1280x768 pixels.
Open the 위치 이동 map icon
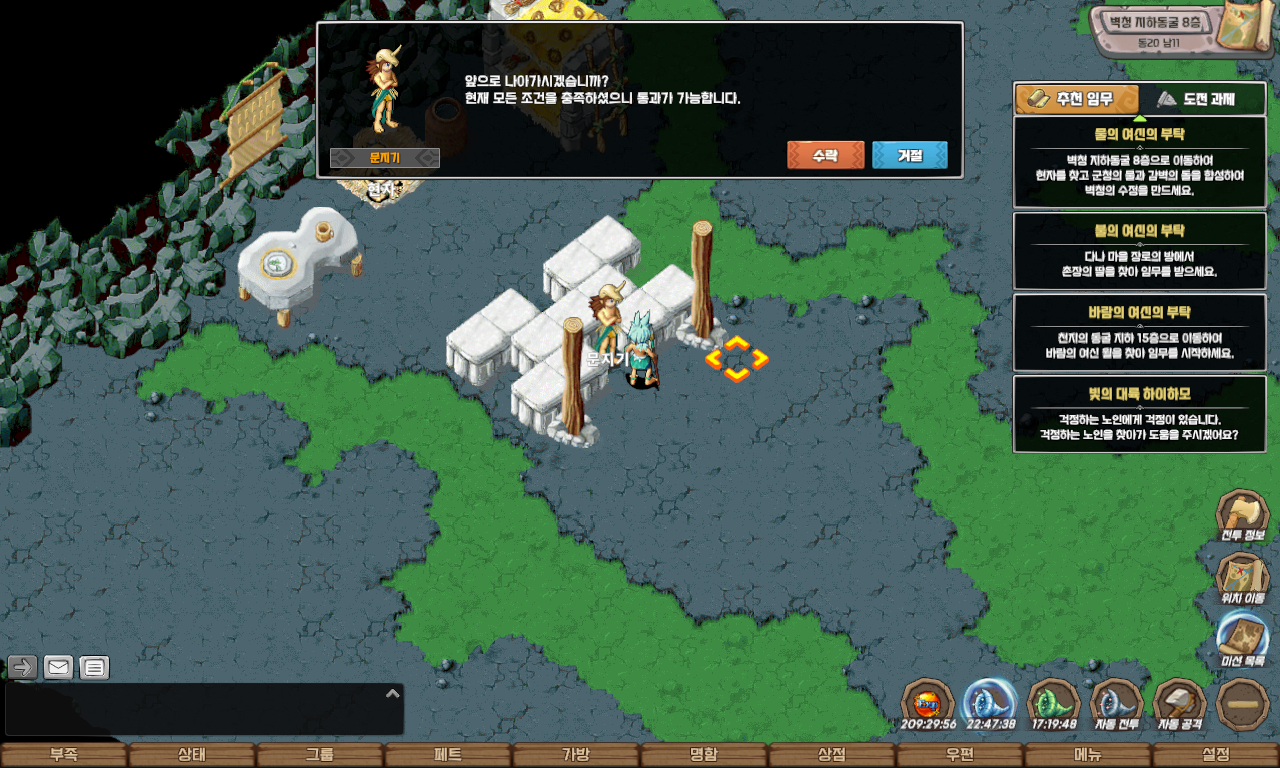pyautogui.click(x=1242, y=579)
